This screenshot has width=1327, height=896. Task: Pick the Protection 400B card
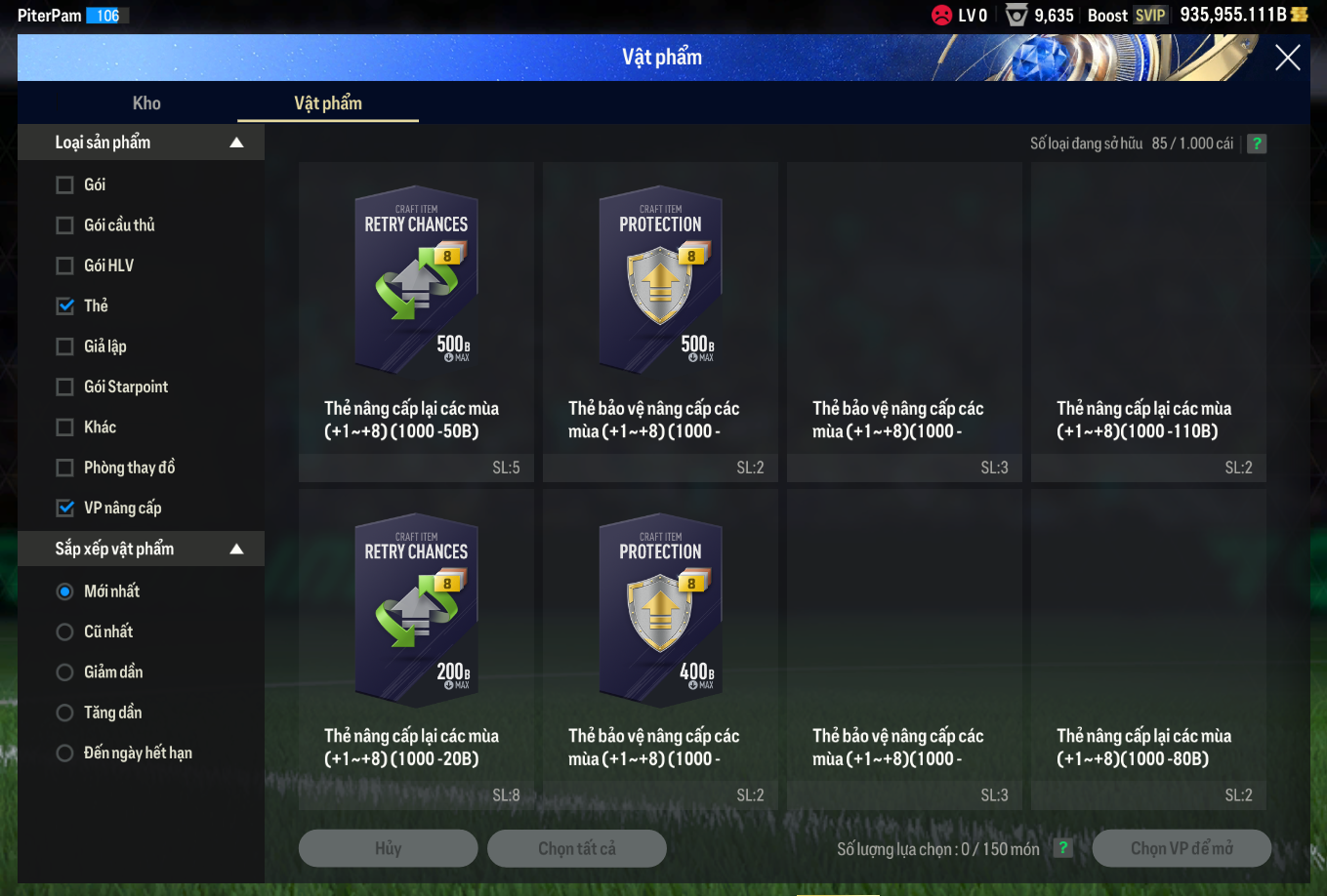(660, 610)
